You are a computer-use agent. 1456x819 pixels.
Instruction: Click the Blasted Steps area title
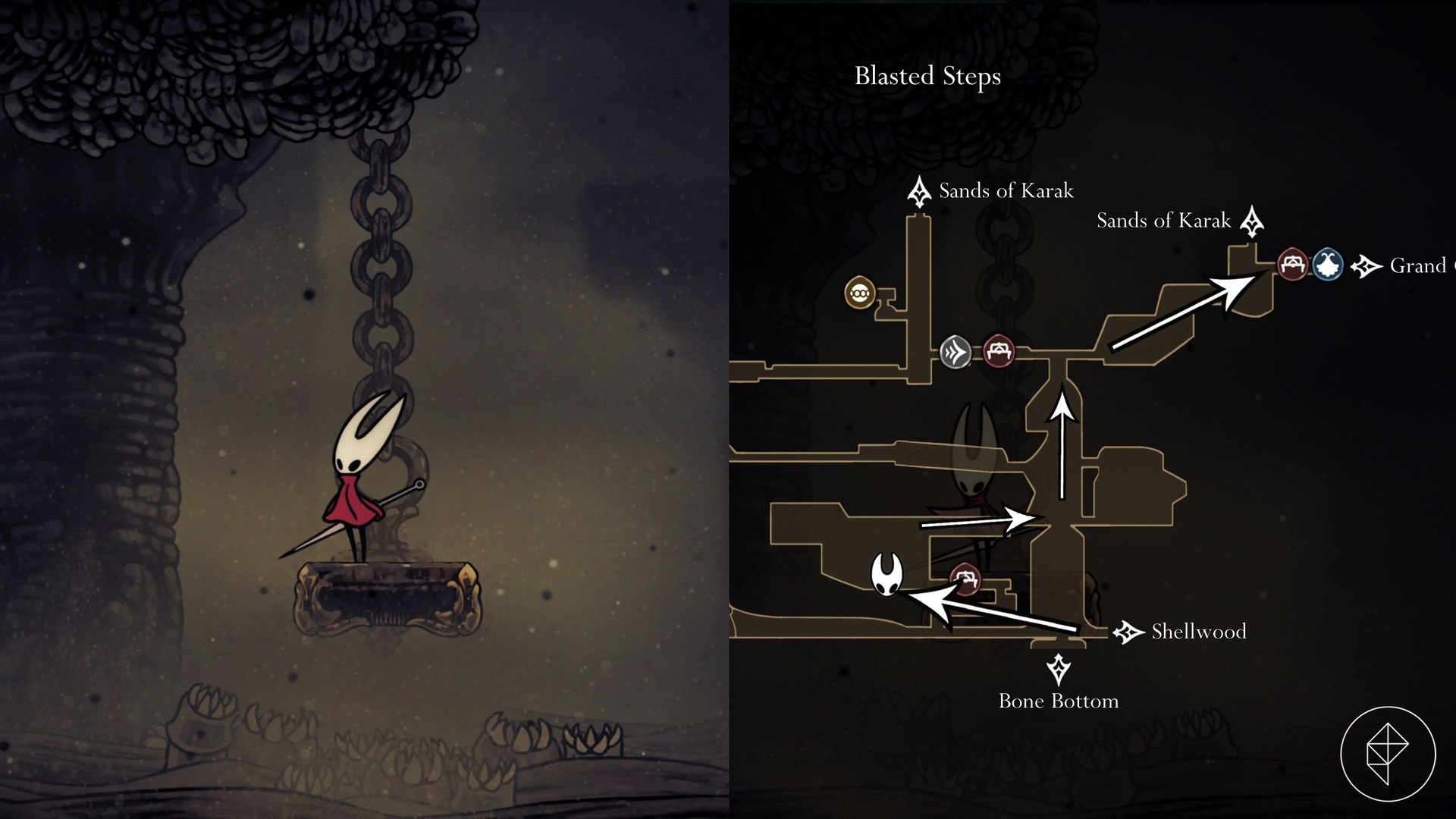tap(927, 77)
